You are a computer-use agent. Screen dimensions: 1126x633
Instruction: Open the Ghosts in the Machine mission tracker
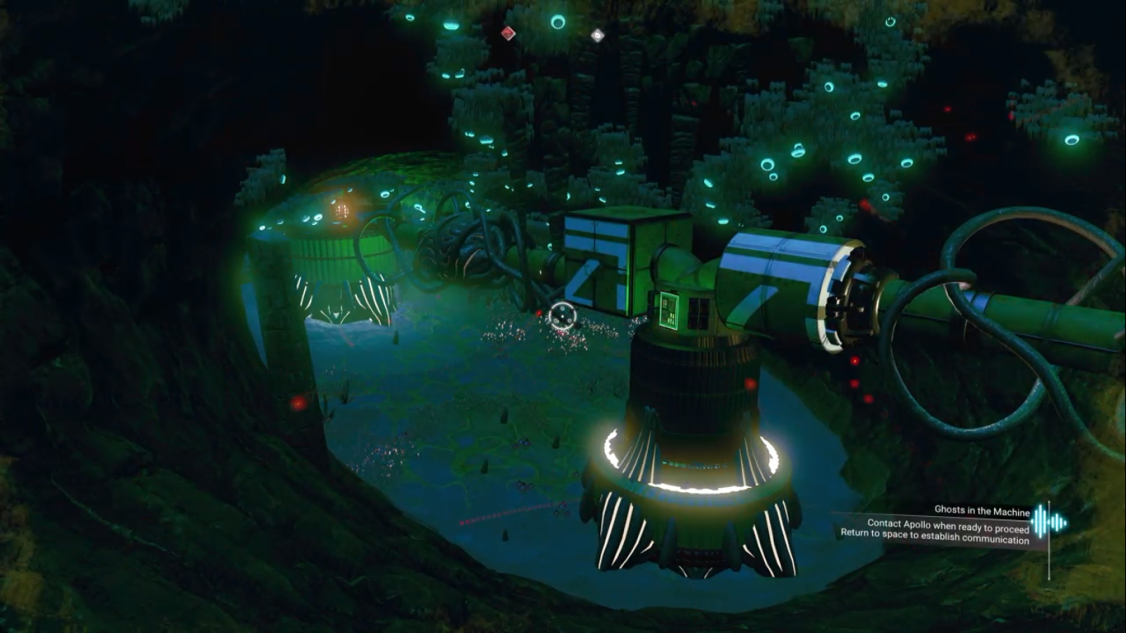coord(981,510)
